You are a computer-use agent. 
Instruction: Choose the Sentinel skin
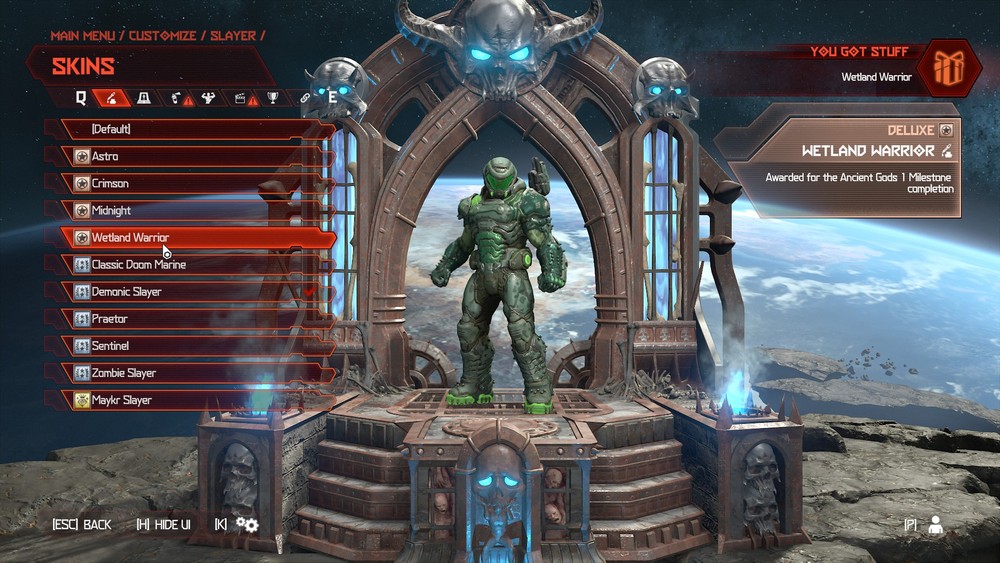click(190, 346)
